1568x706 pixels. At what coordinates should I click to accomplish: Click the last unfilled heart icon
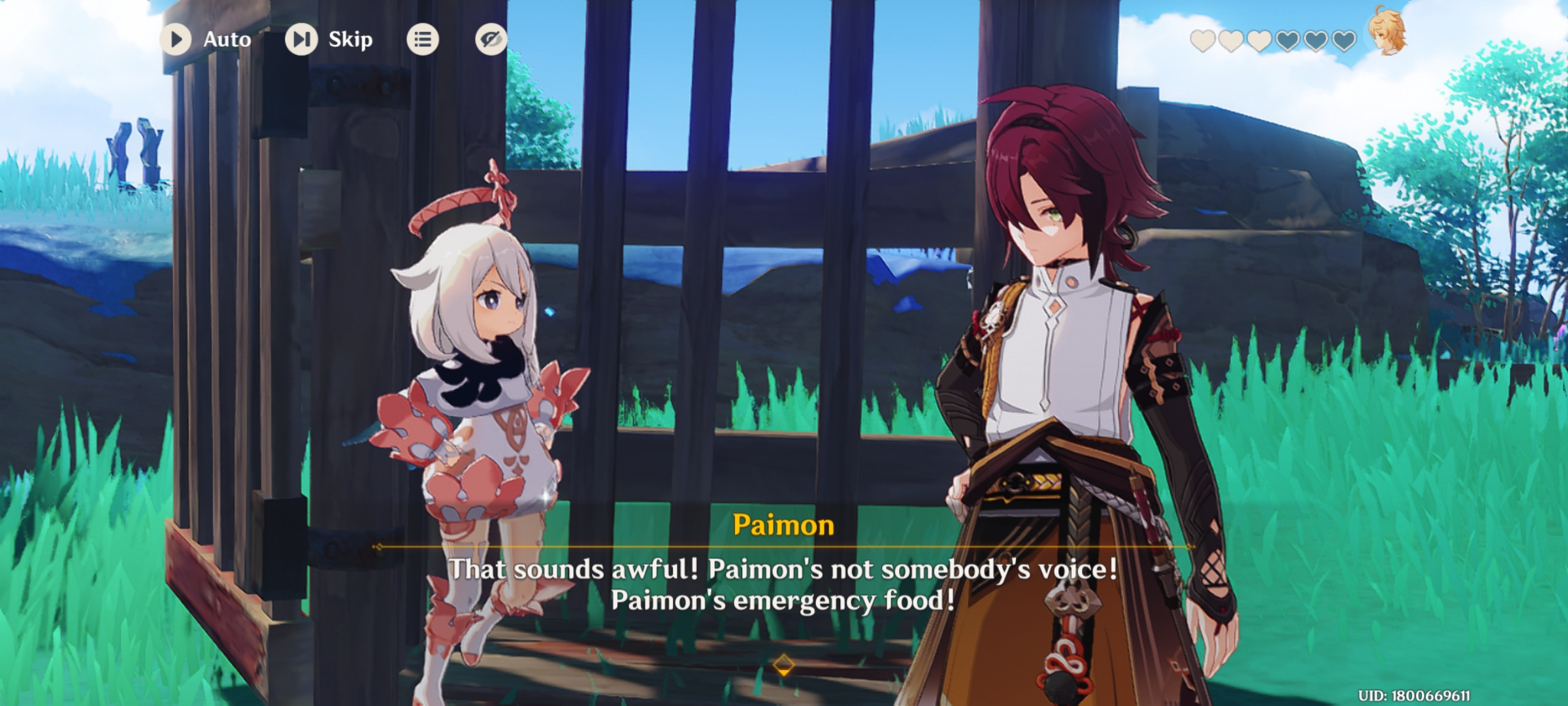coord(1345,42)
